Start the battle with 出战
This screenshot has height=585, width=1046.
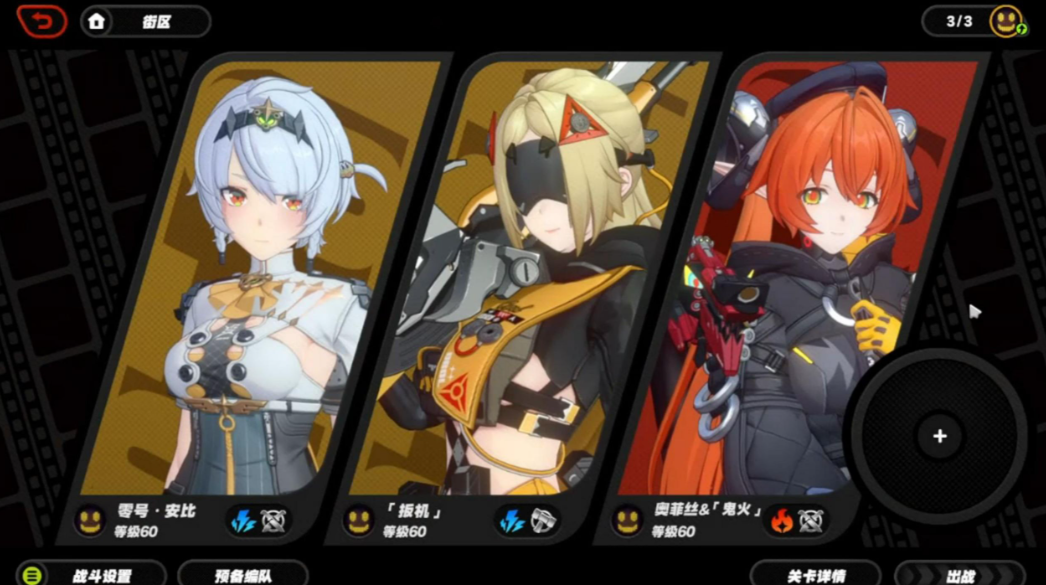tap(960, 575)
